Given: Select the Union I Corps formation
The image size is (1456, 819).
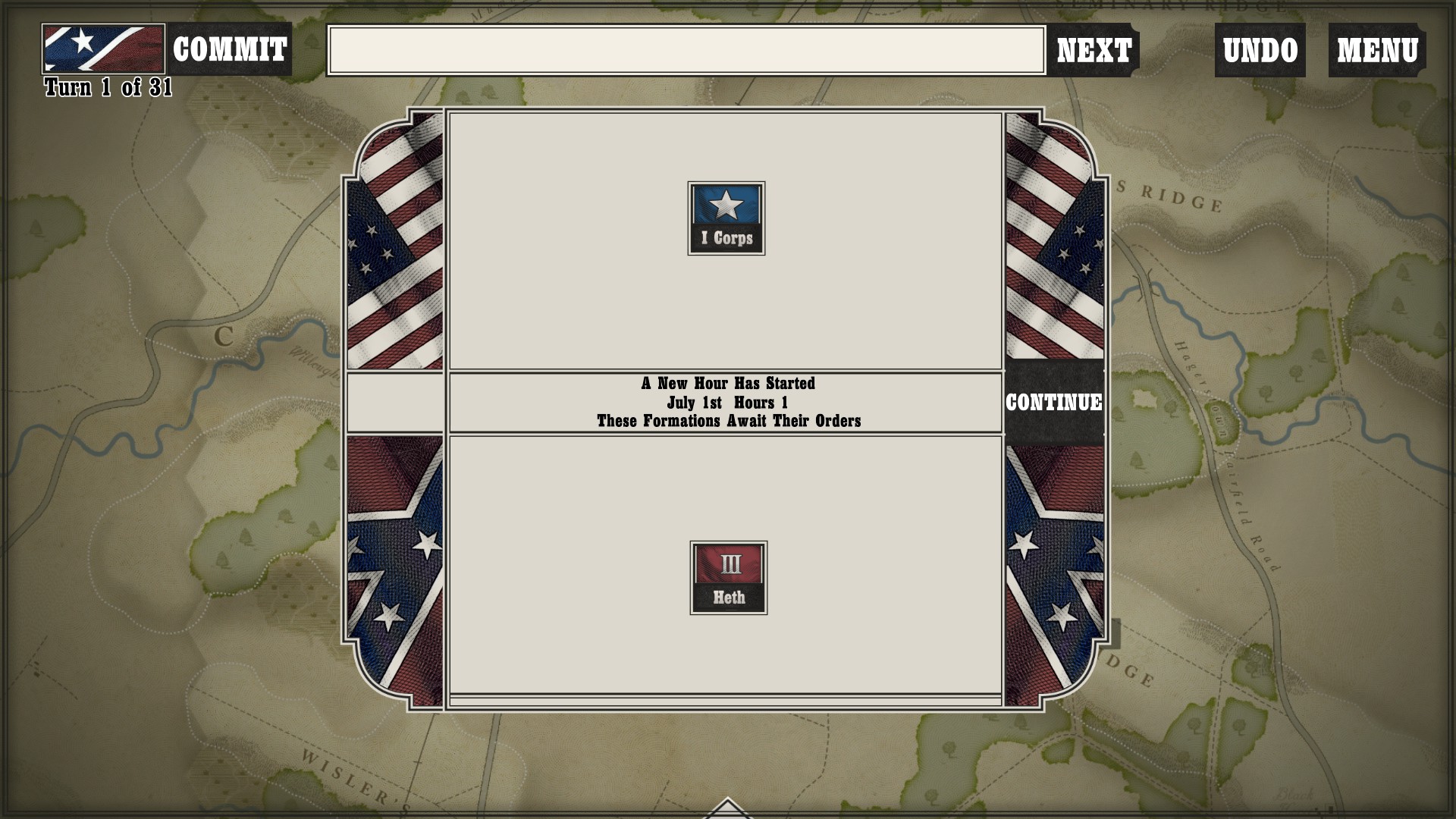Looking at the screenshot, I should pos(726,218).
